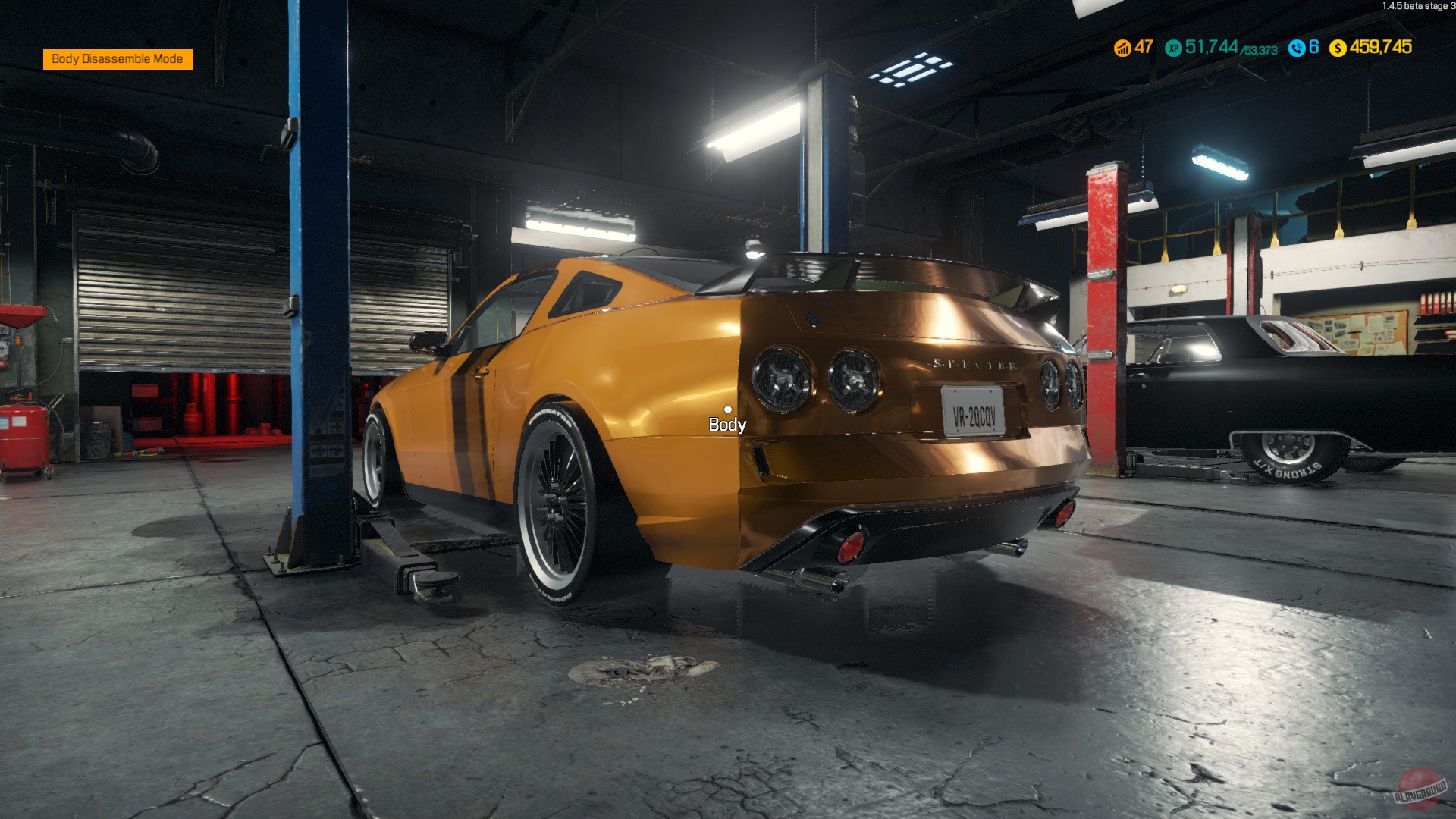1456x819 pixels.
Task: Click the Body Disassemble Mode banner
Action: point(118,58)
